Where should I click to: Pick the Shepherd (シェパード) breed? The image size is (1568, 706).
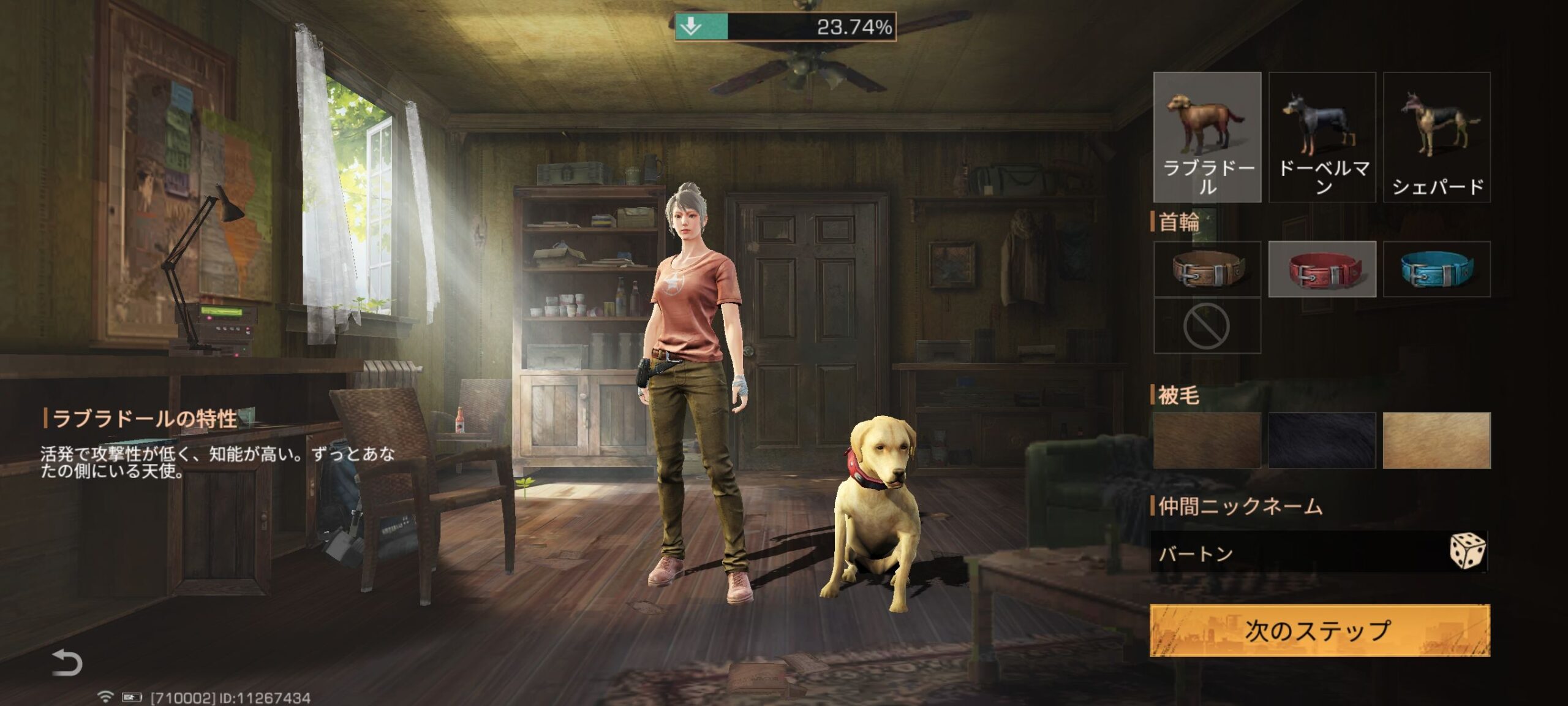click(1436, 137)
